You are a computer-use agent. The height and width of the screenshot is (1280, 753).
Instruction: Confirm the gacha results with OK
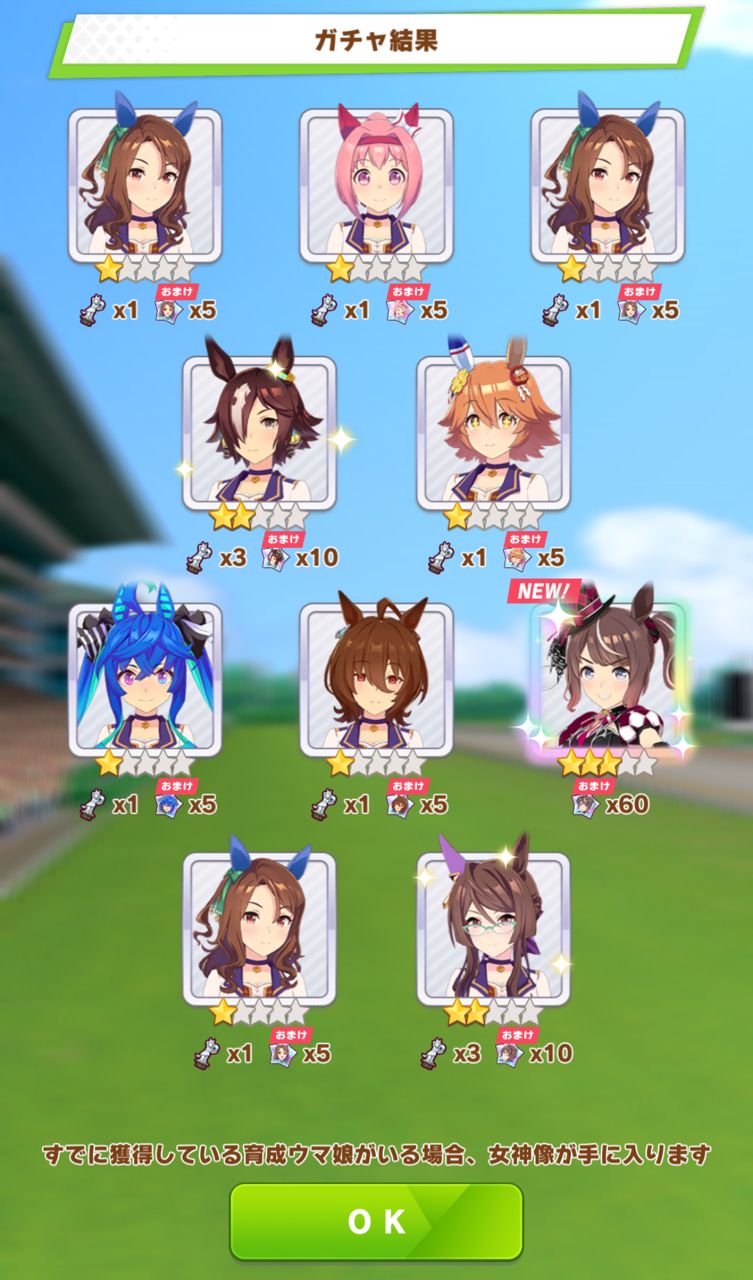point(376,1221)
